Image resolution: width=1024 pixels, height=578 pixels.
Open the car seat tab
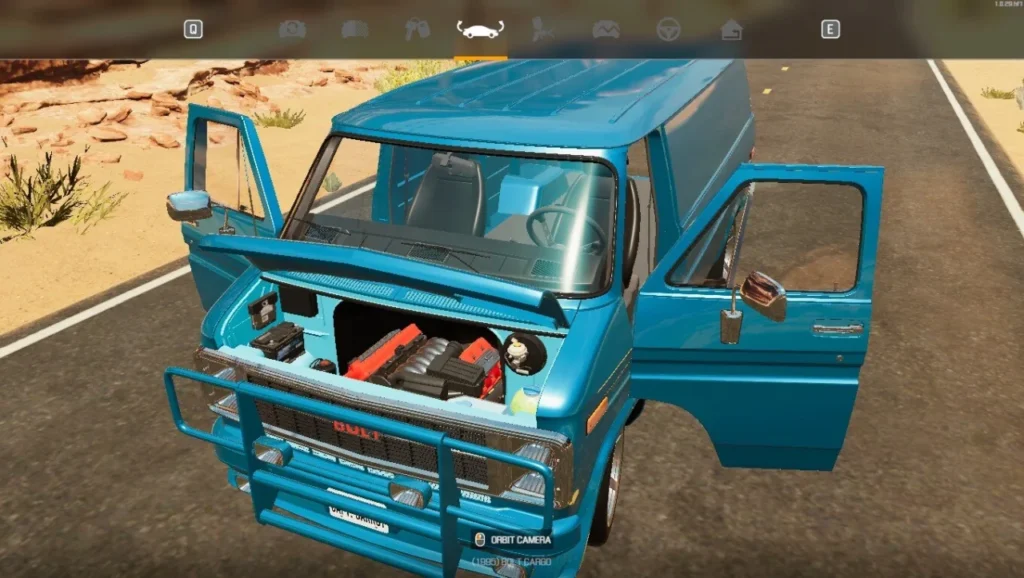543,29
